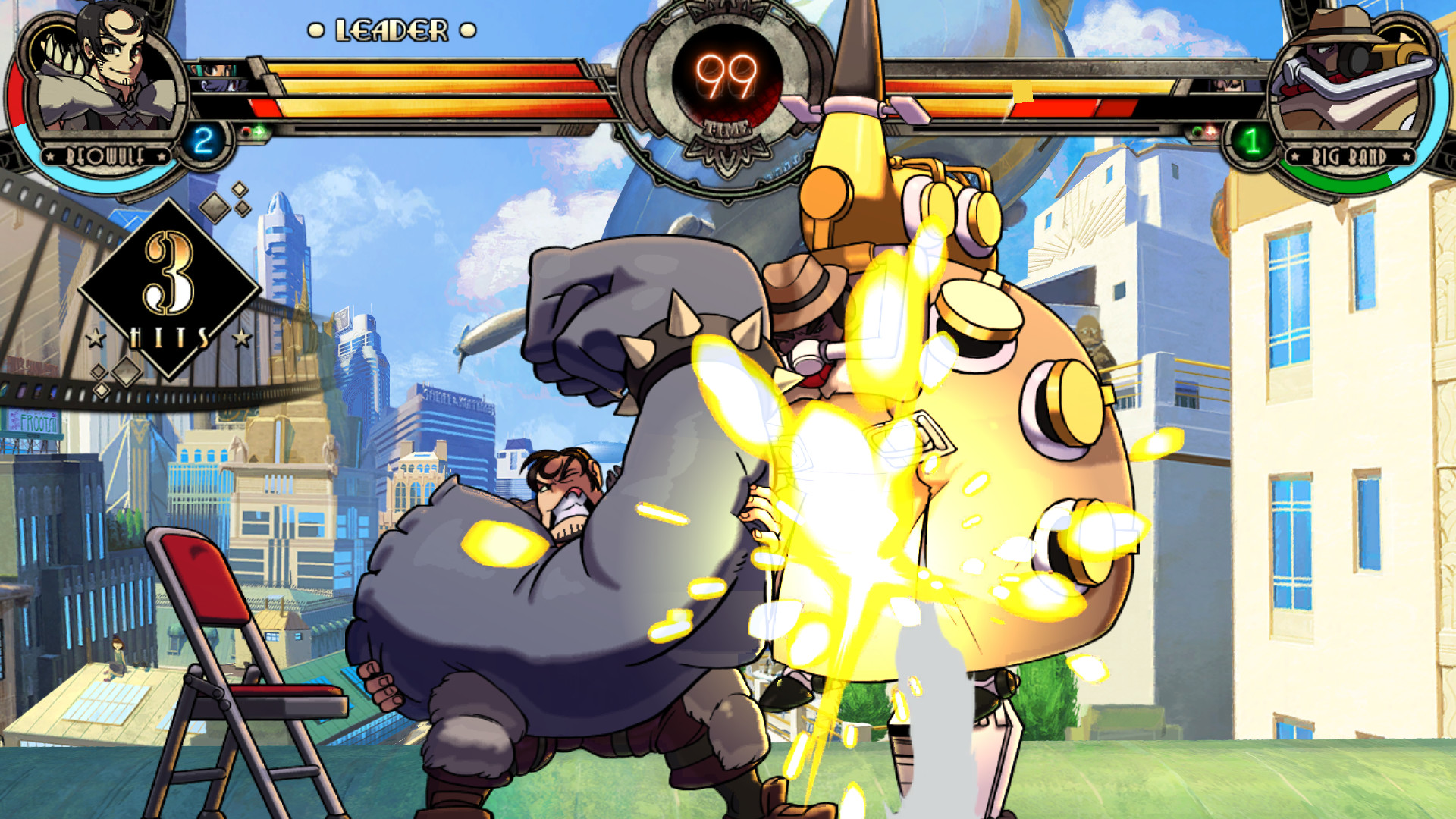
Task: Toggle the green indicator light near Big Band's gauge
Action: pos(1197,130)
